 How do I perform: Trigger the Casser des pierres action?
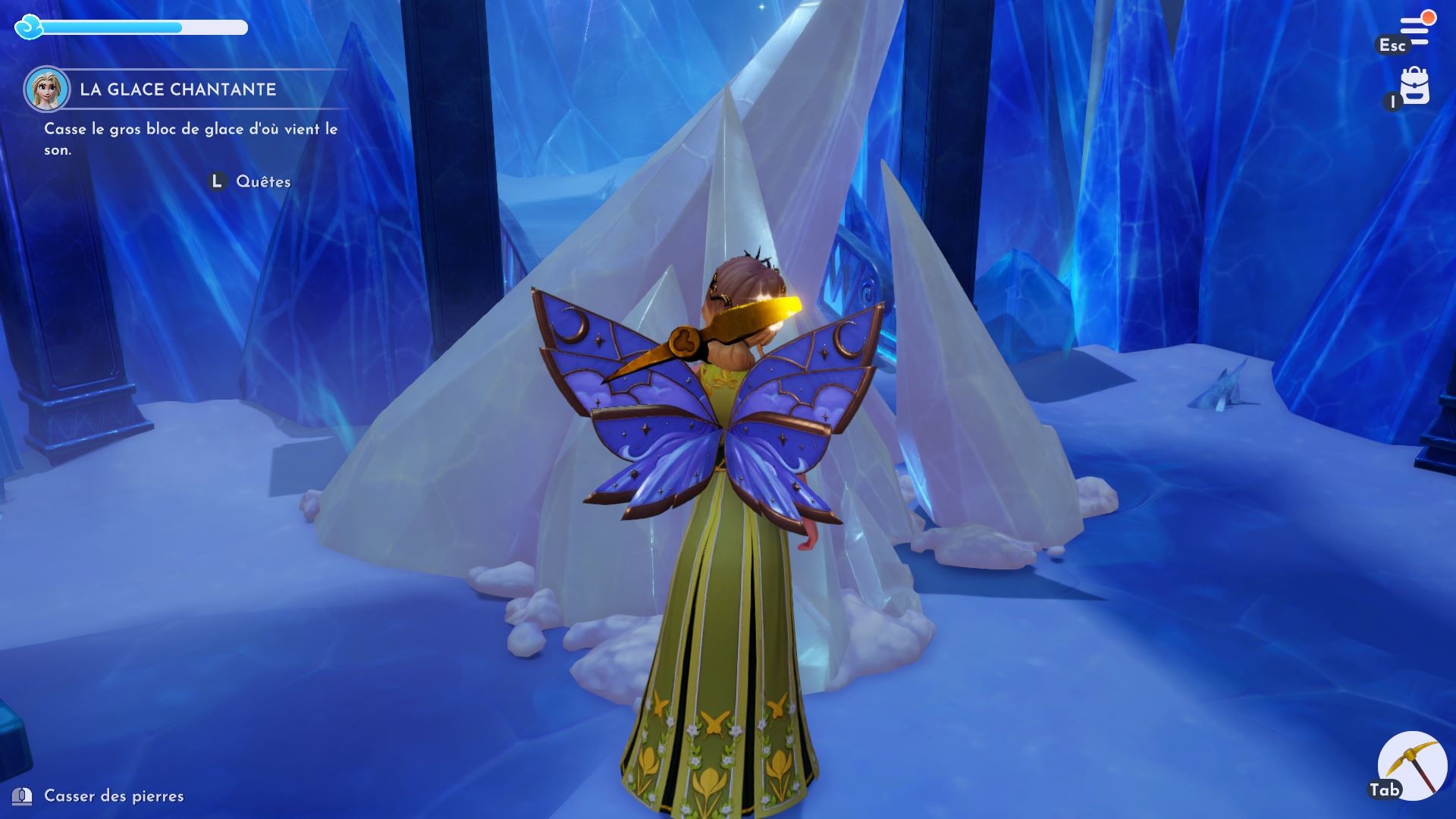pos(115,797)
